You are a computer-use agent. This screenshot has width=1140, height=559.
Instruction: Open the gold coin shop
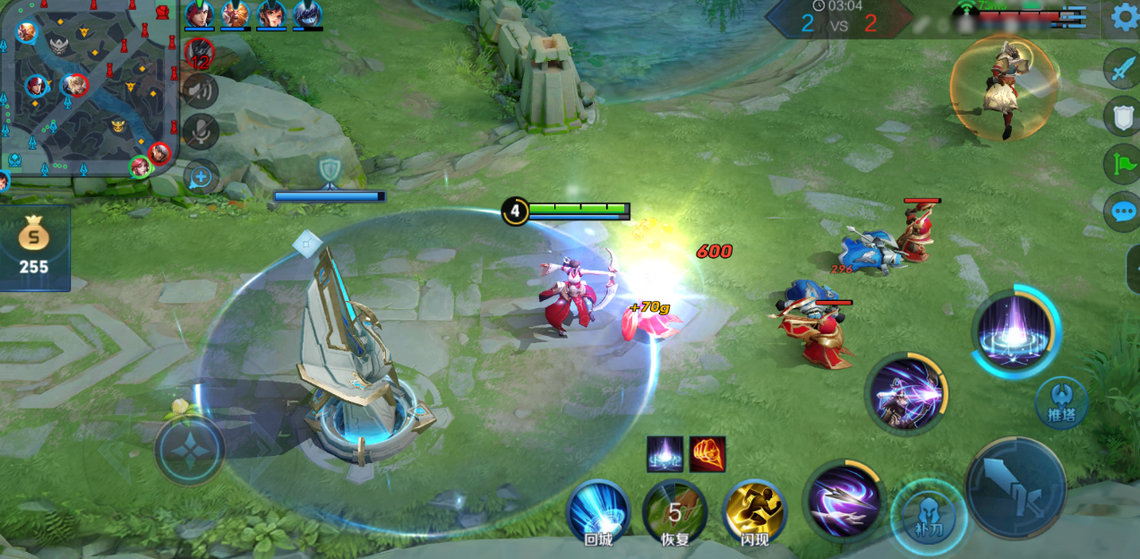[34, 247]
